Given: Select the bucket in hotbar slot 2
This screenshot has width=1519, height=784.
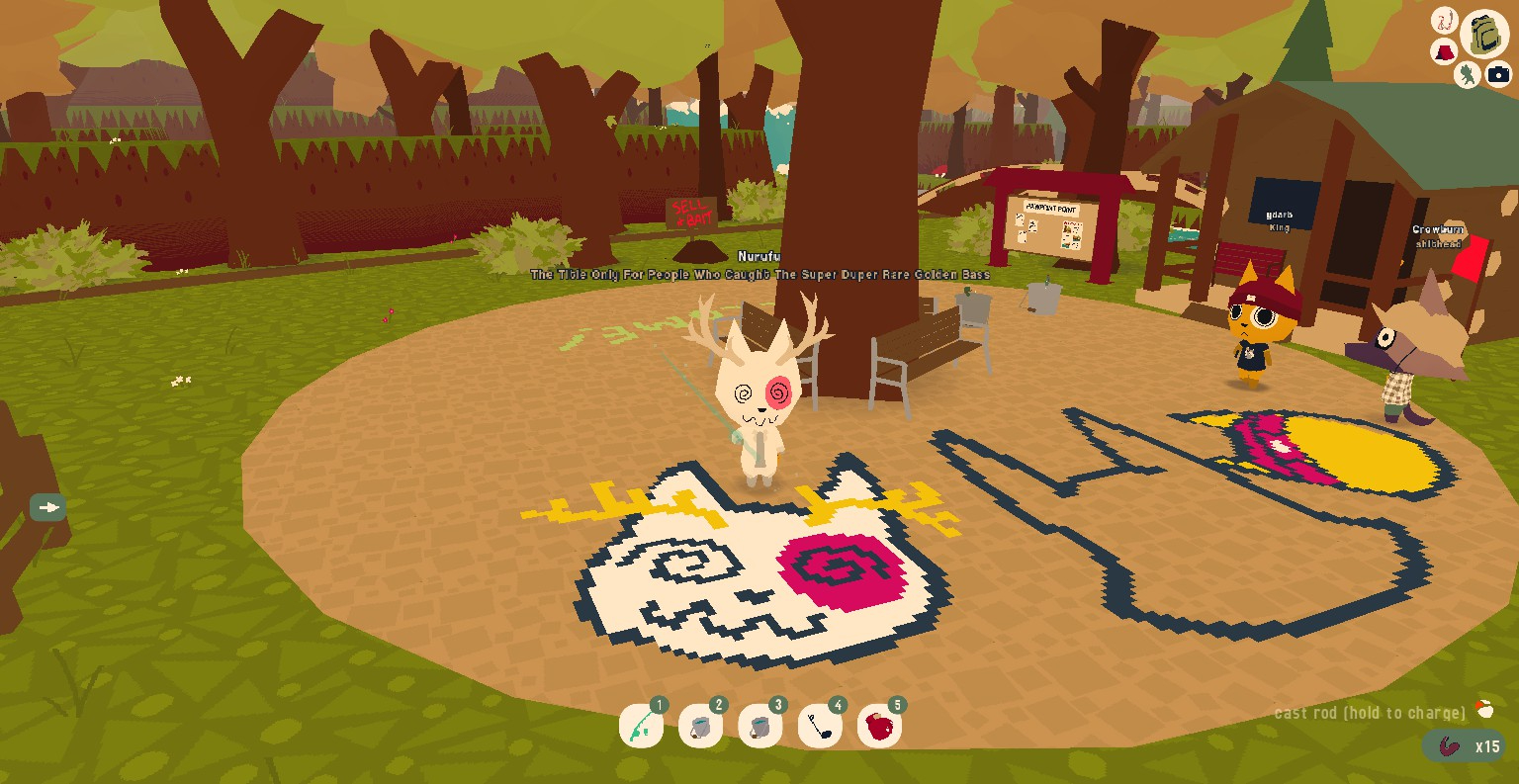Looking at the screenshot, I should (700, 728).
